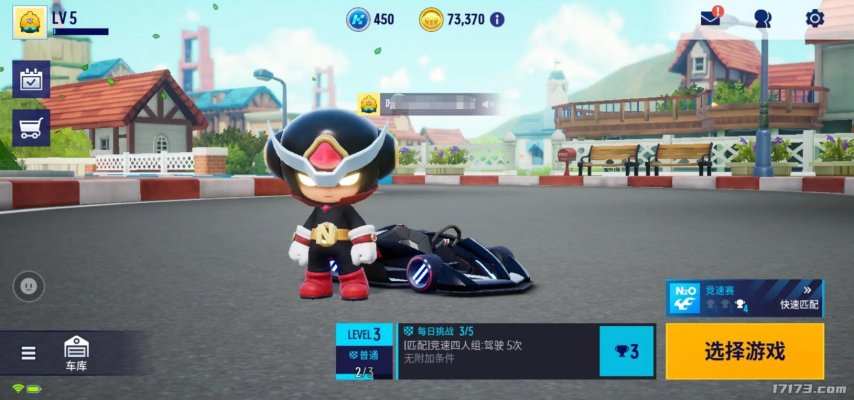This screenshot has width=854, height=400.
Task: Open the LEVEL 3 license panel
Action: [x=364, y=351]
